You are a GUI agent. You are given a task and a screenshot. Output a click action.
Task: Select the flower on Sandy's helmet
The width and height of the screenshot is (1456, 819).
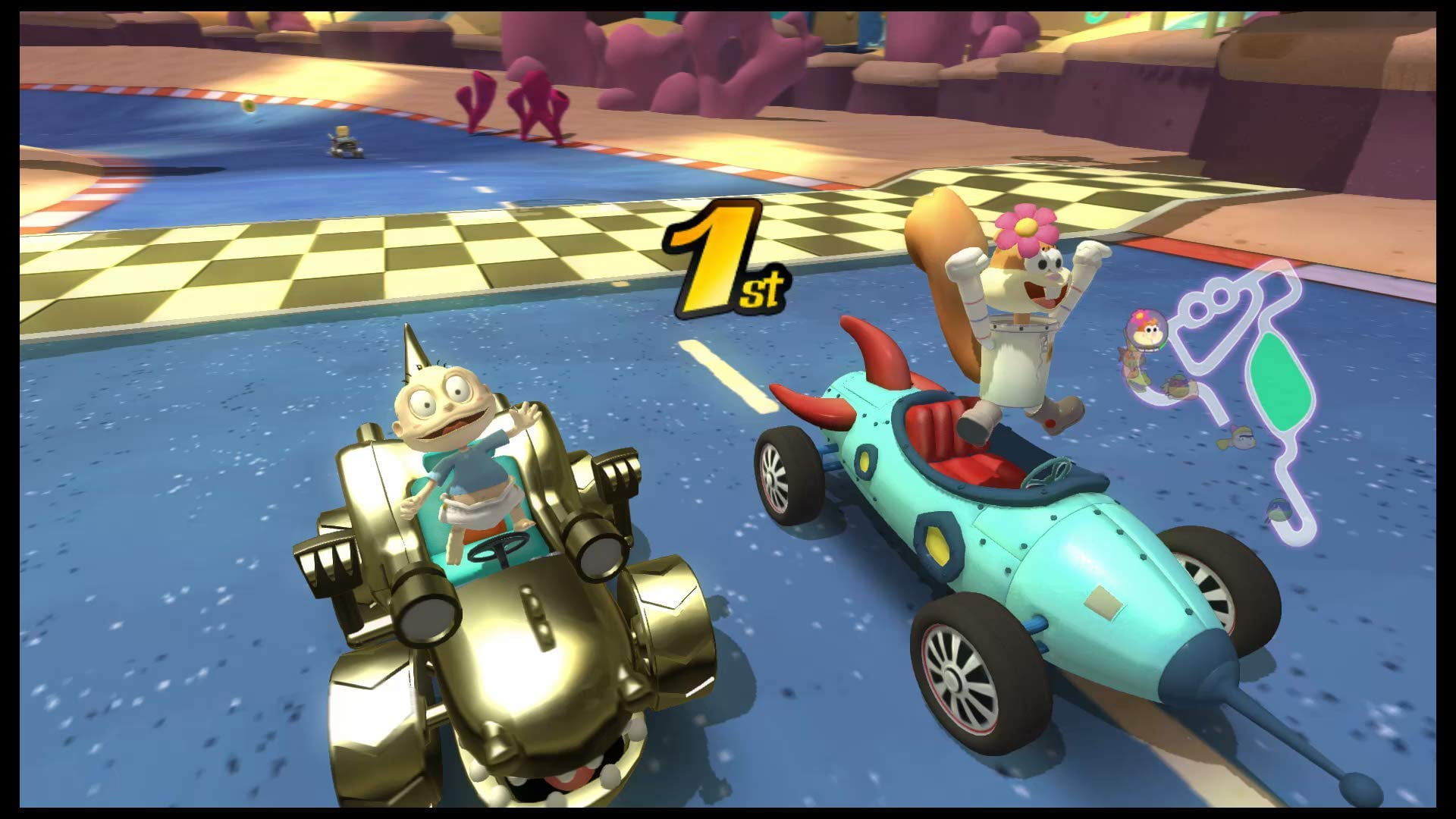pyautogui.click(x=1026, y=227)
